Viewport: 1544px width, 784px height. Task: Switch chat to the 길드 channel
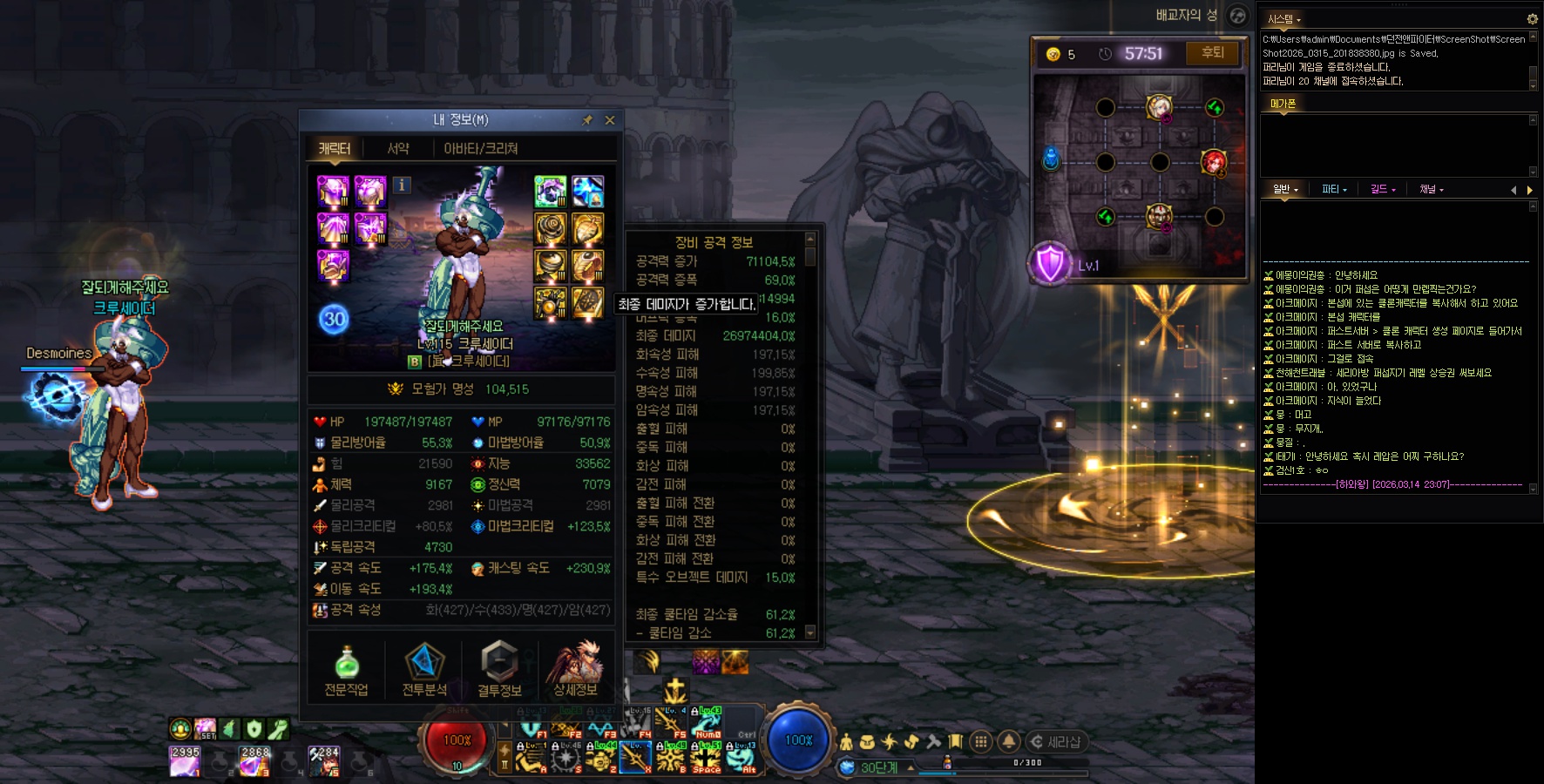coord(1382,189)
